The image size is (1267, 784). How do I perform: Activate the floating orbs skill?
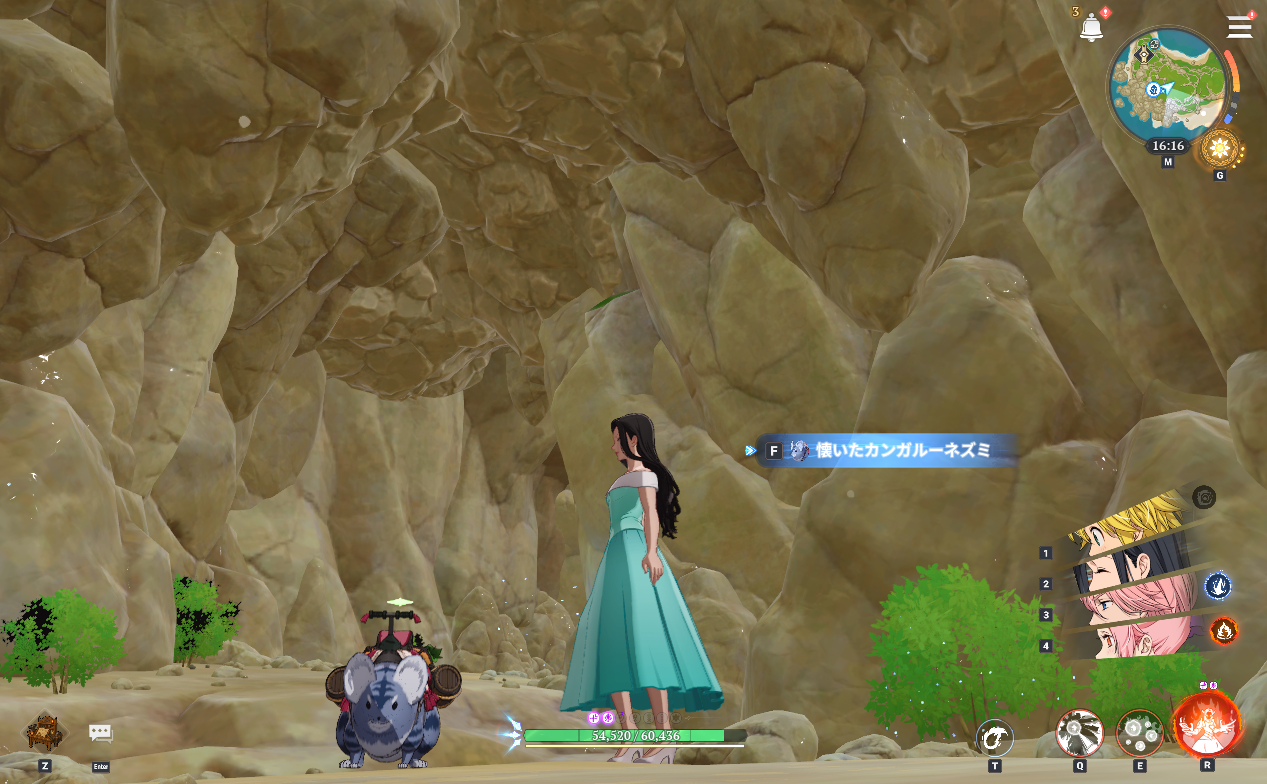pos(1140,734)
